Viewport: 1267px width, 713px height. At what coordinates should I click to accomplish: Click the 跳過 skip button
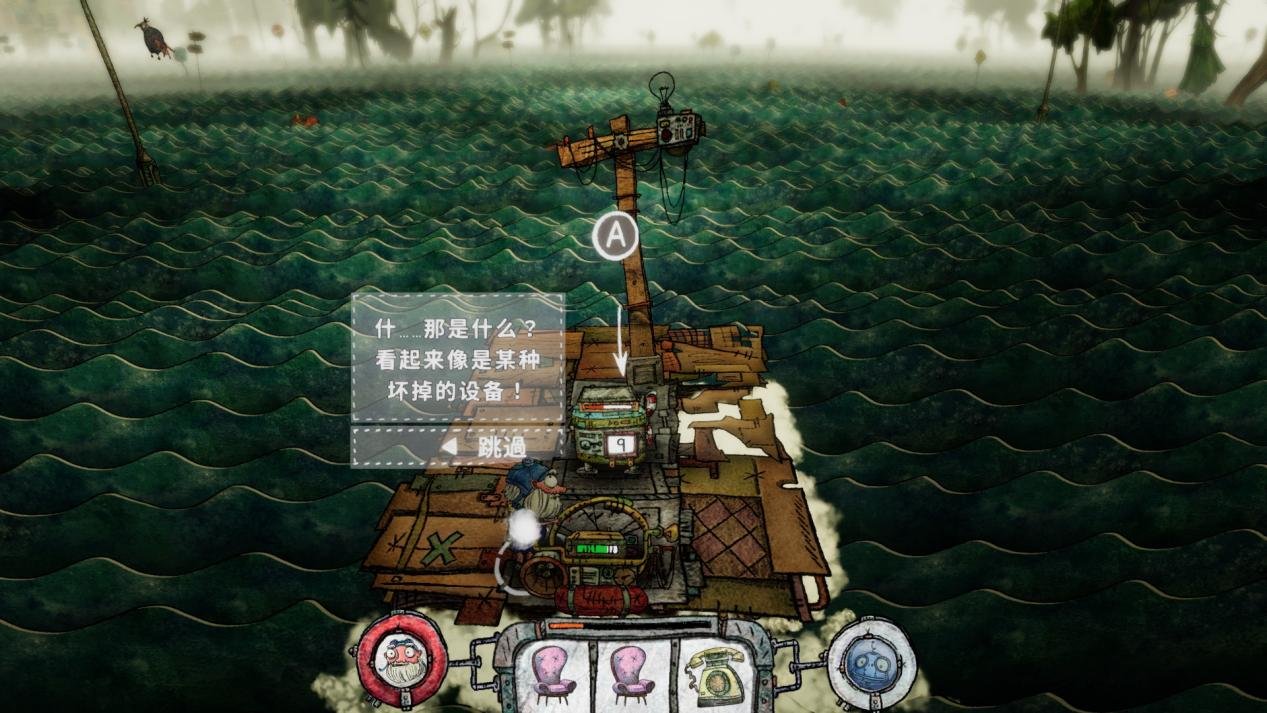pos(485,446)
